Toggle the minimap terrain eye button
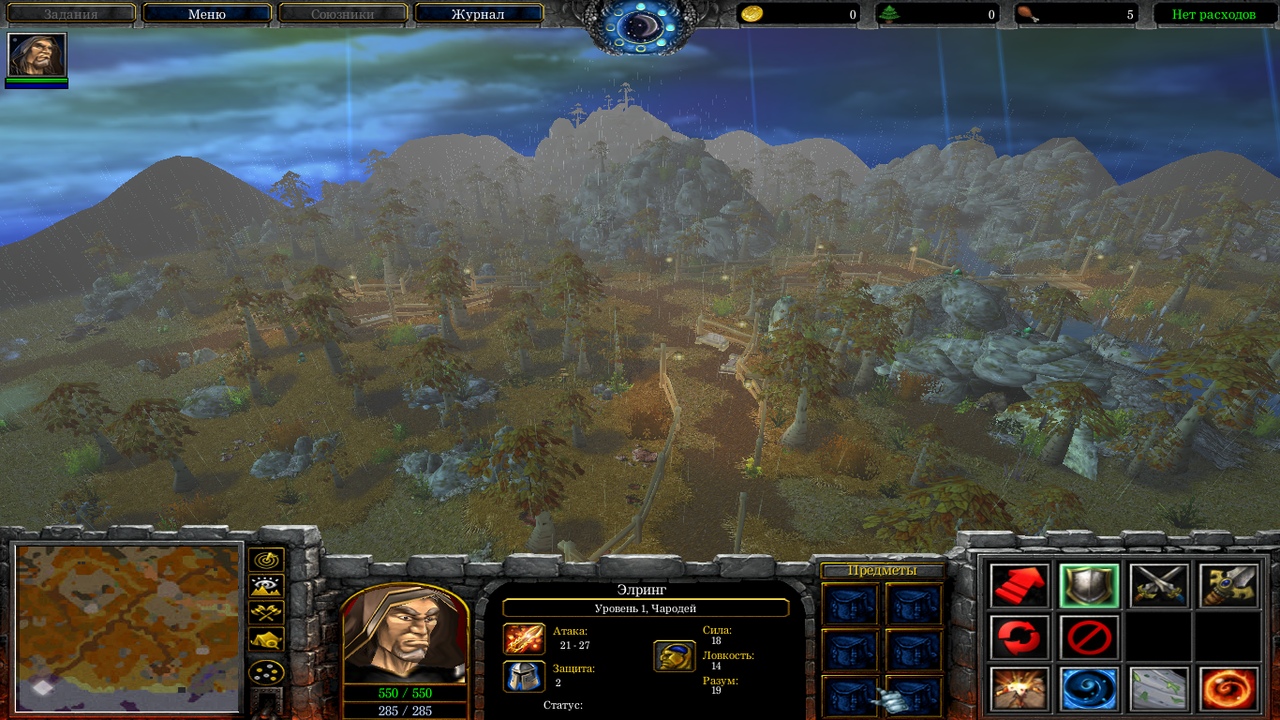The width and height of the screenshot is (1280, 720). pyautogui.click(x=267, y=587)
